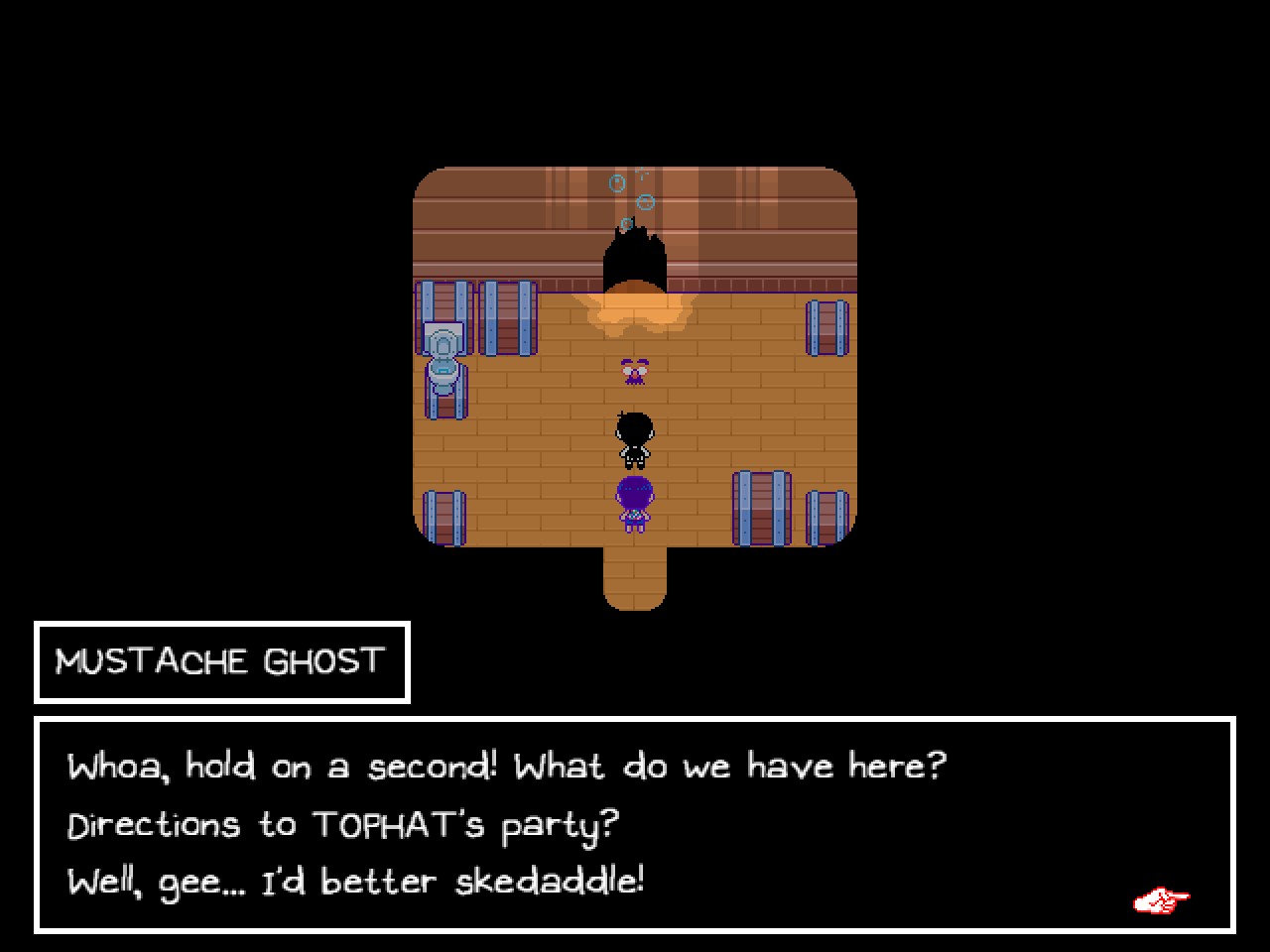The image size is (1270, 952).
Task: Click the barrel on the right wall shelf
Action: tap(826, 330)
